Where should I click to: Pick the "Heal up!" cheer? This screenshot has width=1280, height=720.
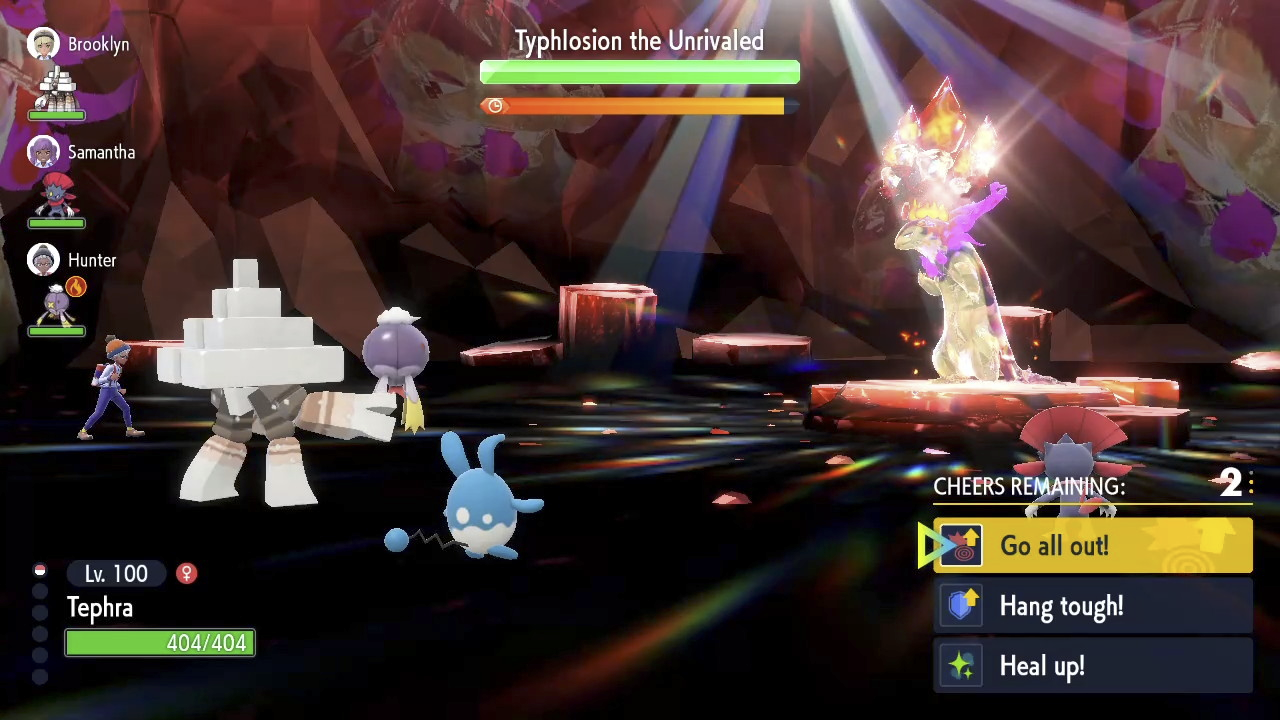[1092, 666]
